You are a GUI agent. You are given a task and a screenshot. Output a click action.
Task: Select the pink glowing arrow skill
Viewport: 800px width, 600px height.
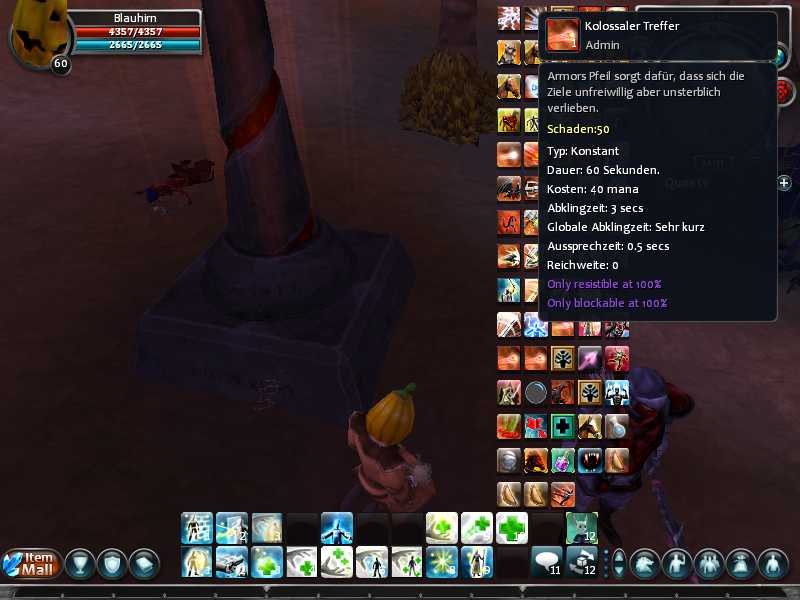(x=590, y=358)
